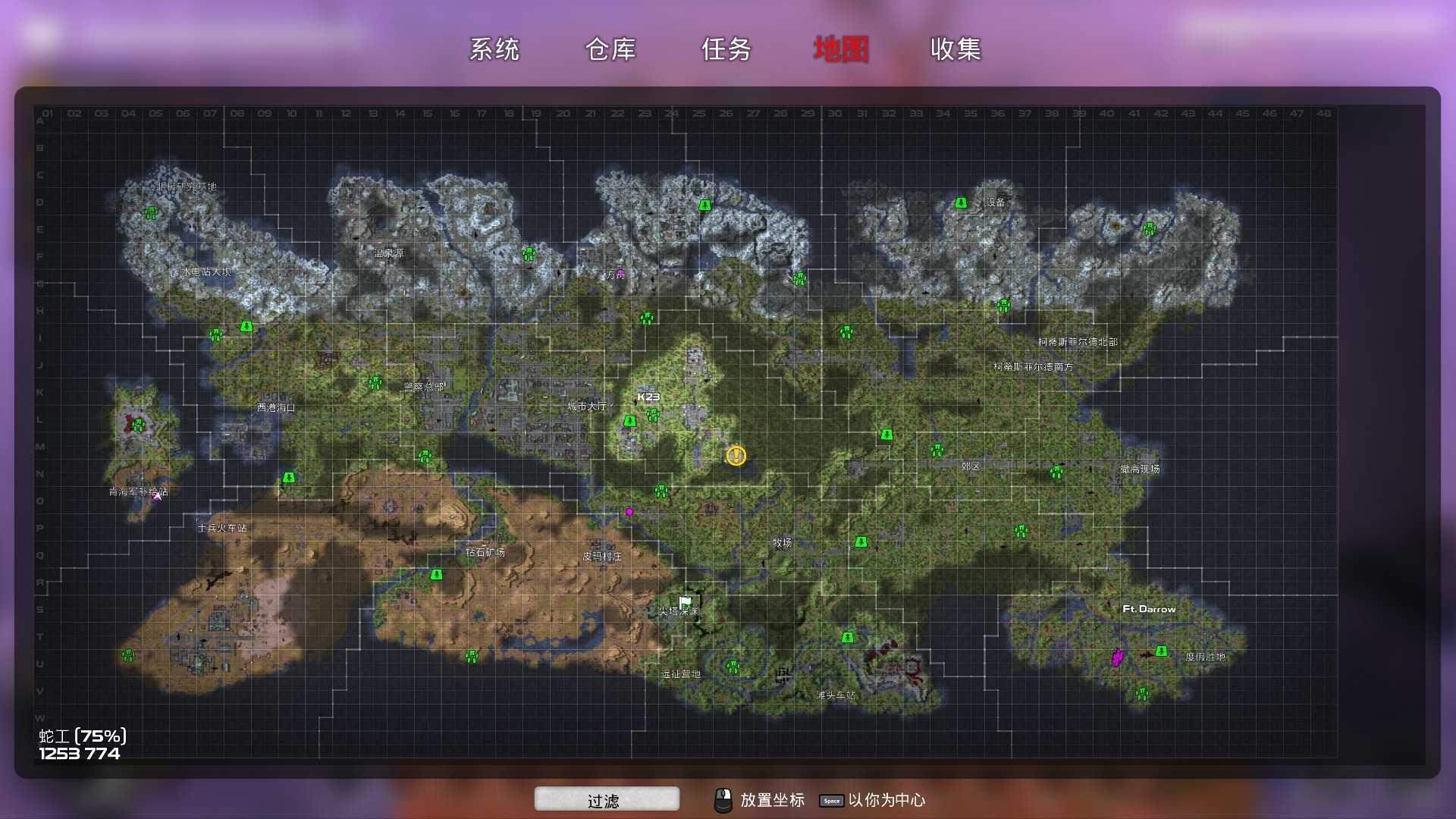Select the white flag marker at 尖塔深渊
The height and width of the screenshot is (819, 1456).
pos(683,600)
